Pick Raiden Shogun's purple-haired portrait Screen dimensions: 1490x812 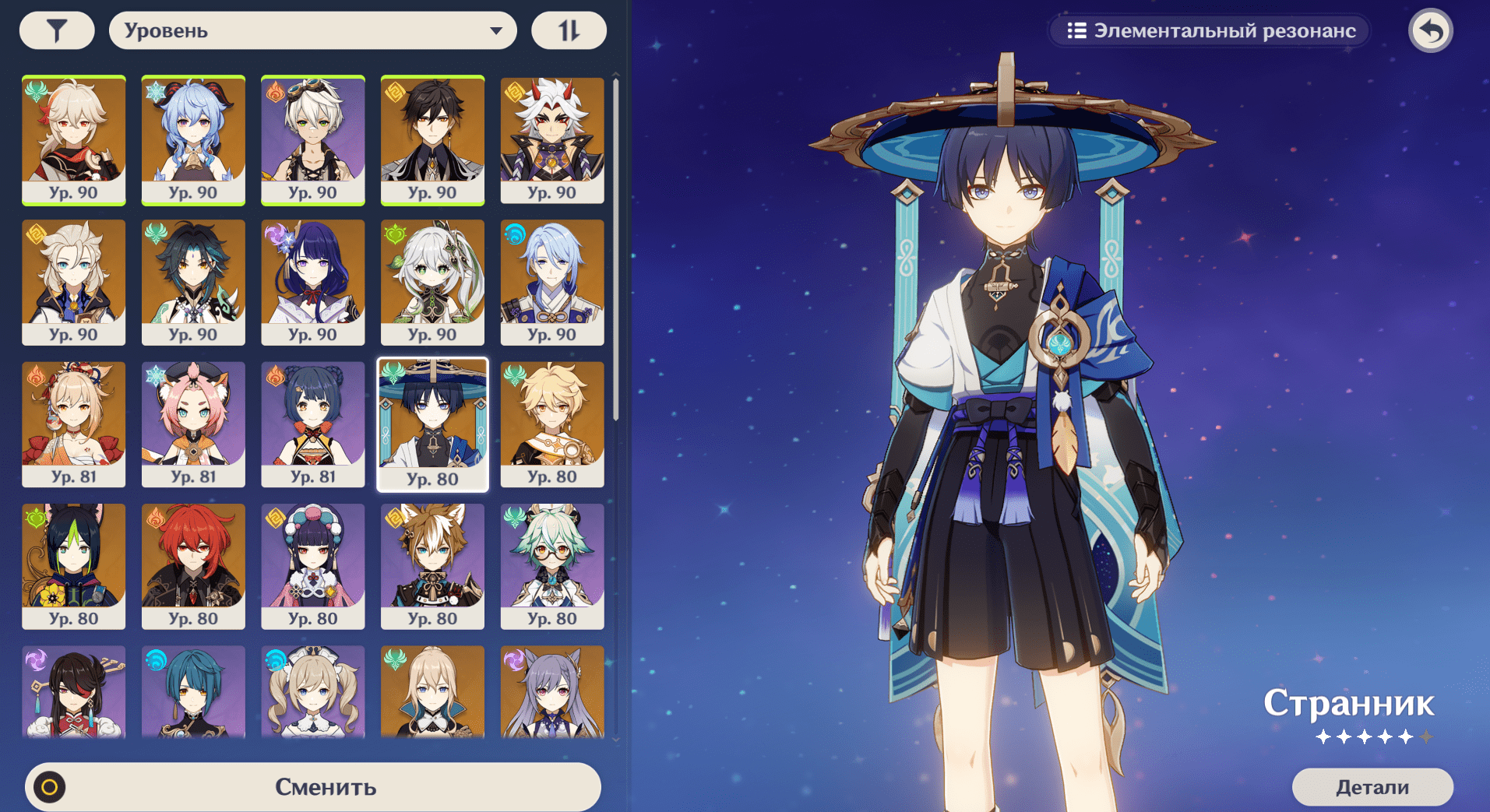click(313, 282)
